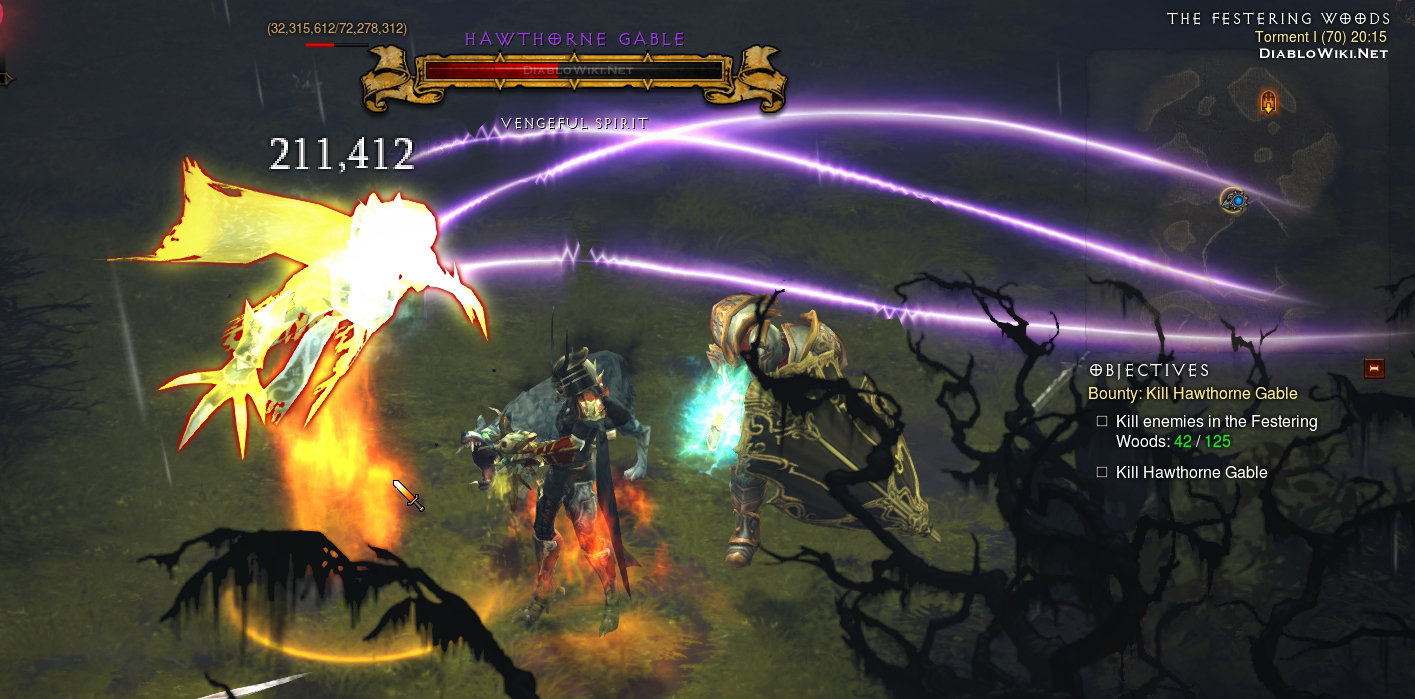
Task: Collapse the Objectives tracker with the red button
Action: pyautogui.click(x=1374, y=369)
